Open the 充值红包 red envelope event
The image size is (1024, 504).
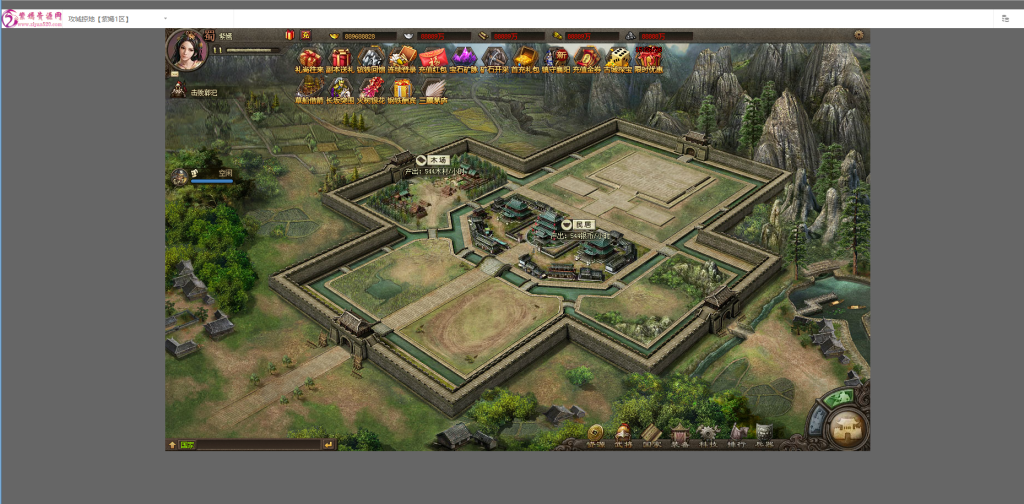[432, 59]
